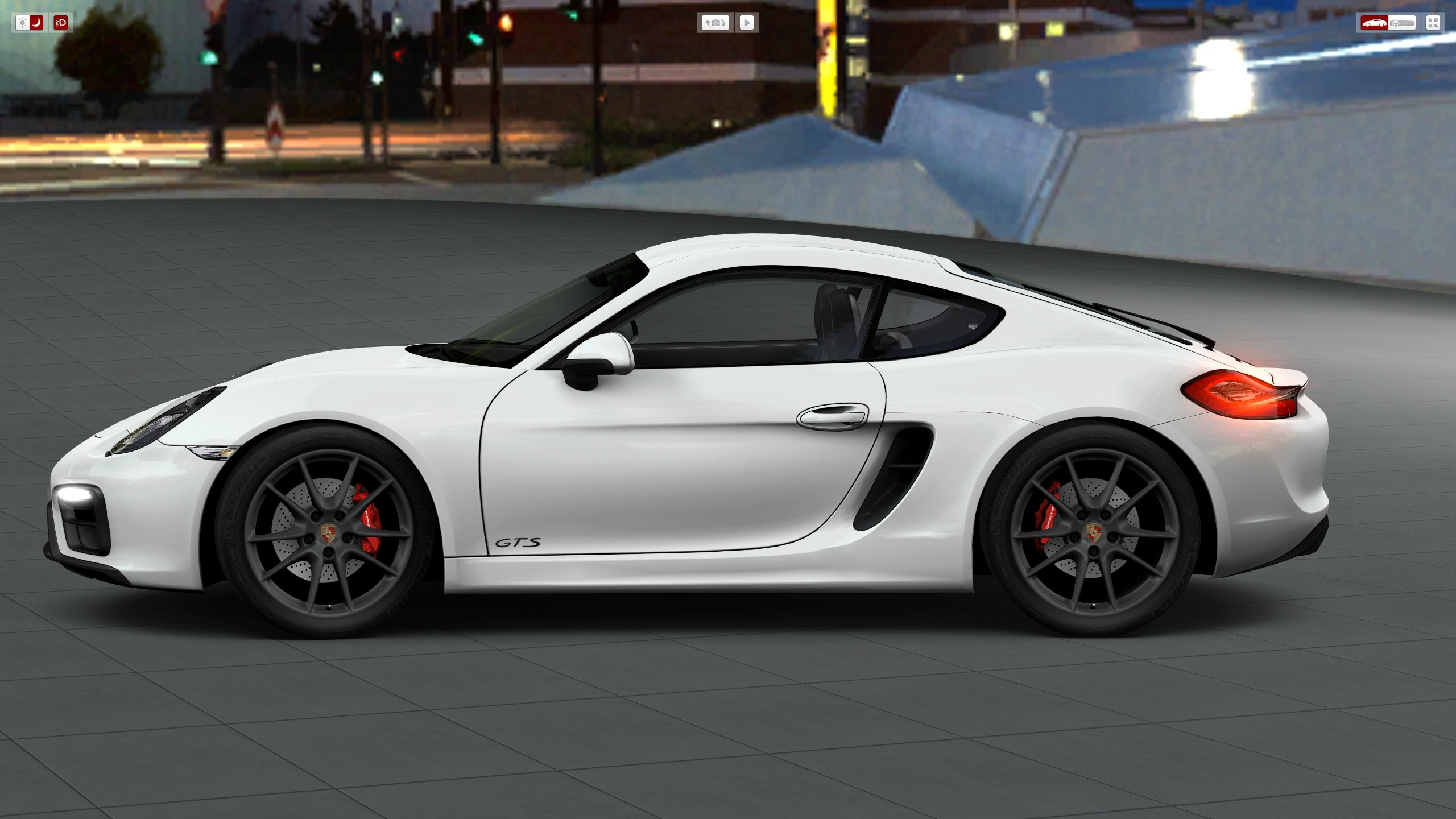Exit fullscreen with the collapse arrows
Image resolution: width=1456 pixels, height=819 pixels.
[x=1433, y=23]
